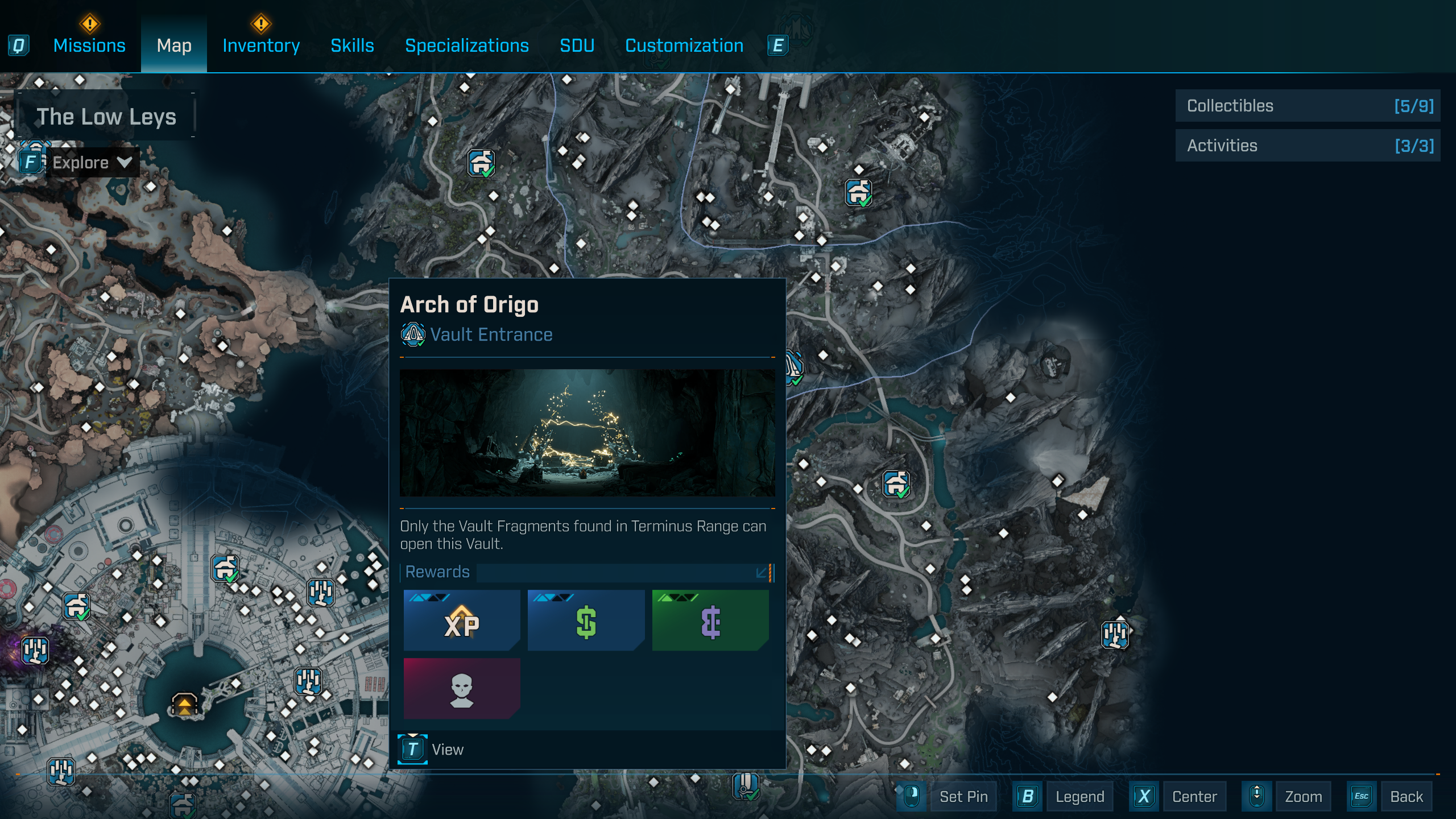Viewport: 1456px width, 819px height.
Task: Pick the cosmetic head reward tile
Action: [462, 688]
